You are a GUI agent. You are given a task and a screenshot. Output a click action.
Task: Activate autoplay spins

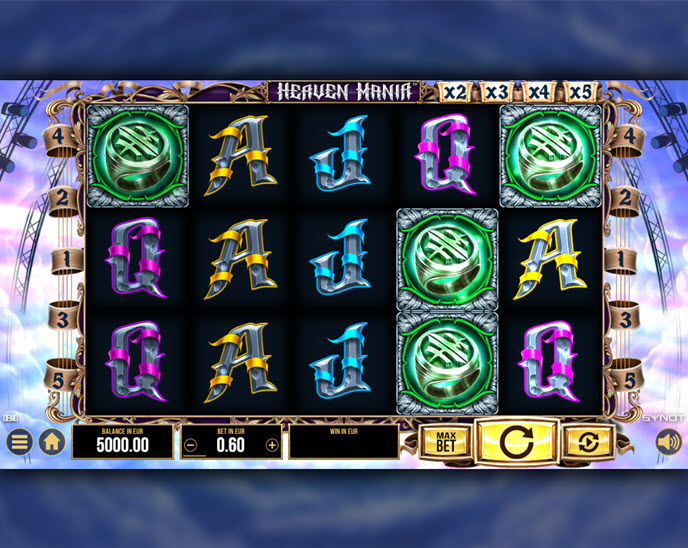(587, 441)
